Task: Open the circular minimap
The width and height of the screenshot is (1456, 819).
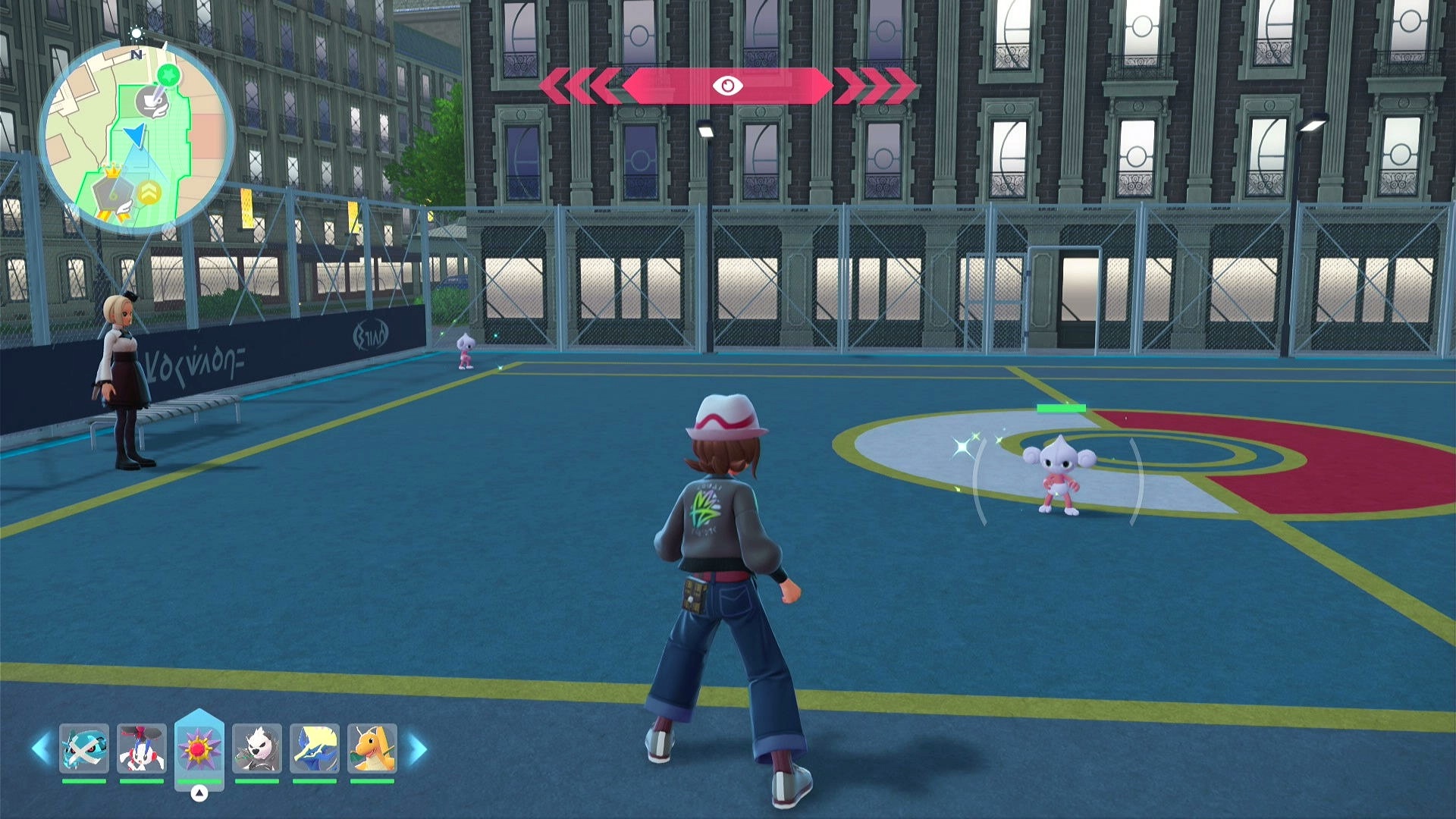Action: [x=136, y=136]
